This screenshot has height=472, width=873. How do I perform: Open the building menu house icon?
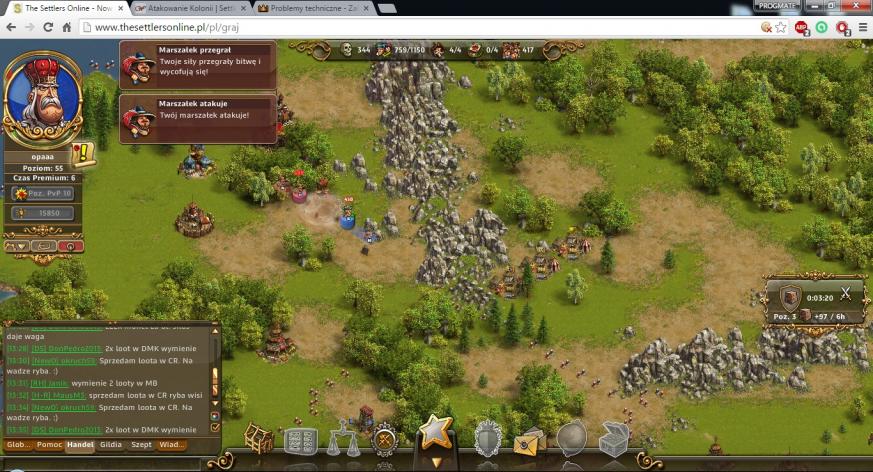point(259,438)
